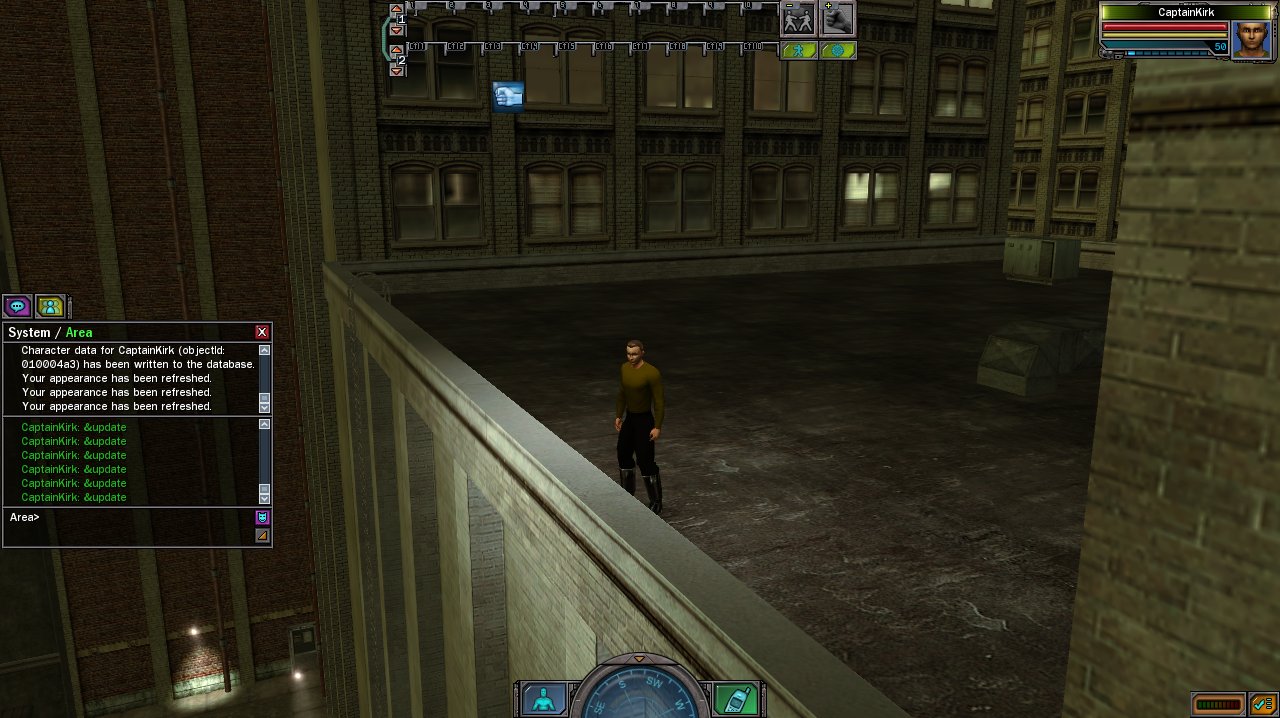Select the two fighters combat stance icon
The image size is (1280, 718).
click(798, 18)
